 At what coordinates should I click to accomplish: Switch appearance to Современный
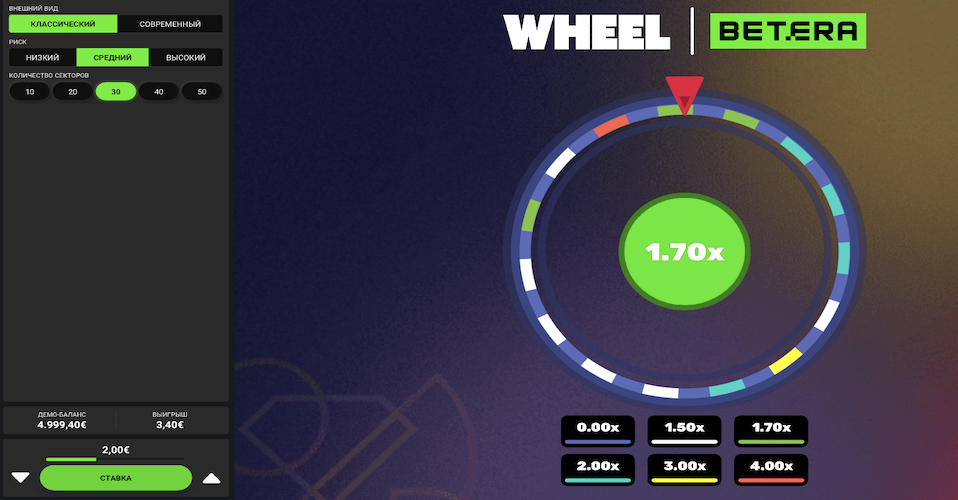coord(170,23)
